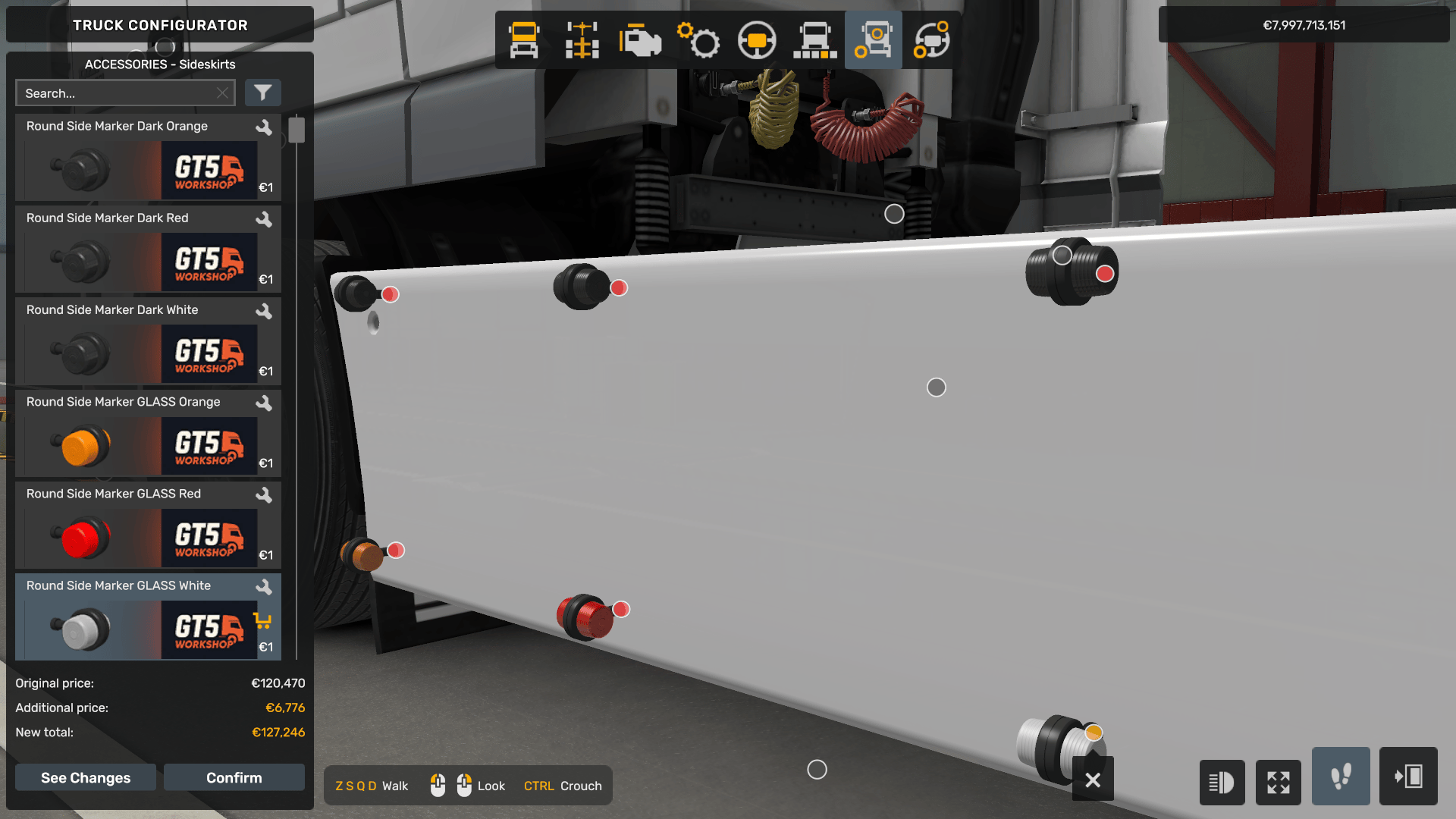Open the adjustment wheel-rotation category icon

pos(931,39)
